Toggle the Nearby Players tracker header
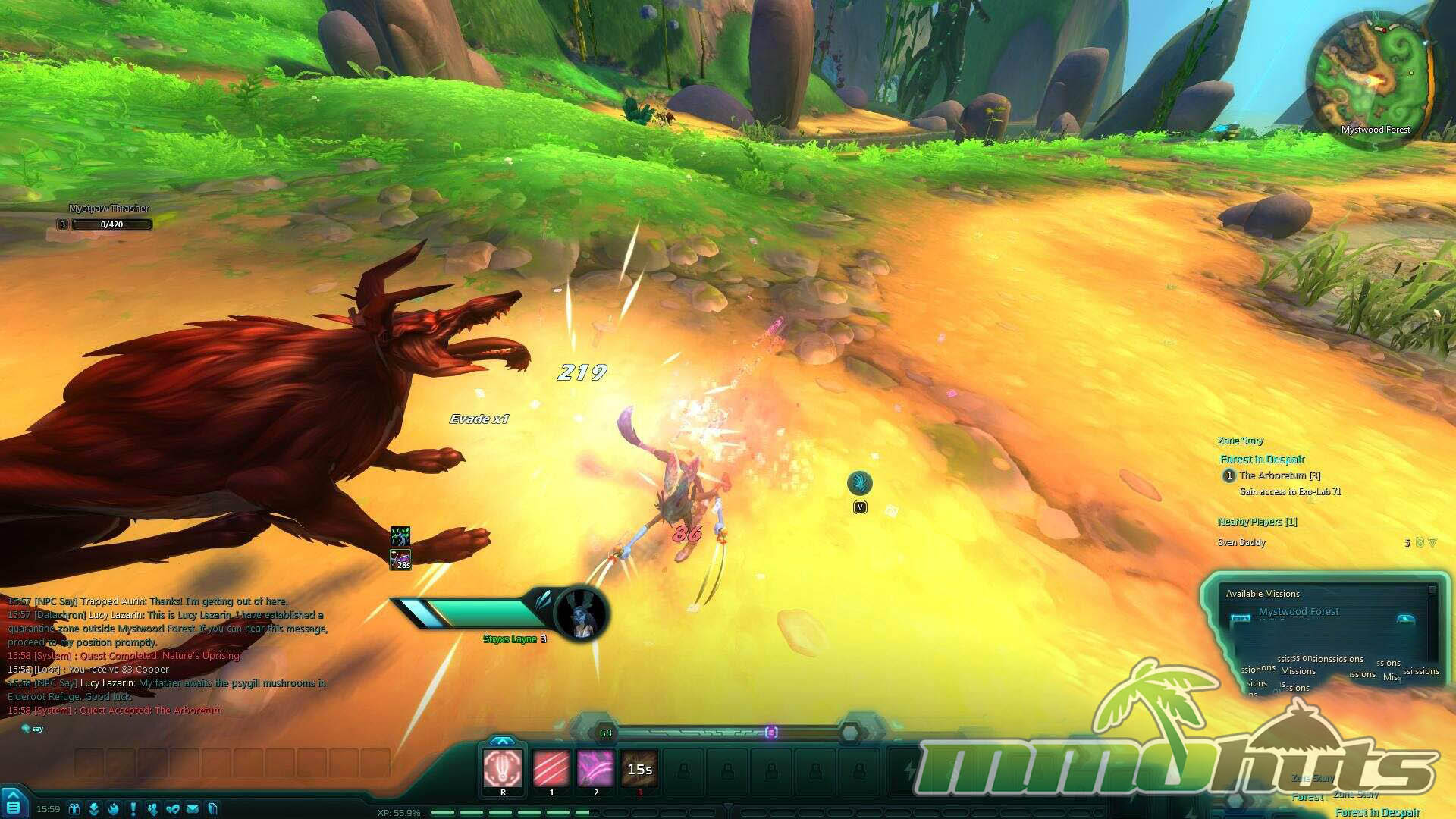 click(x=1257, y=522)
